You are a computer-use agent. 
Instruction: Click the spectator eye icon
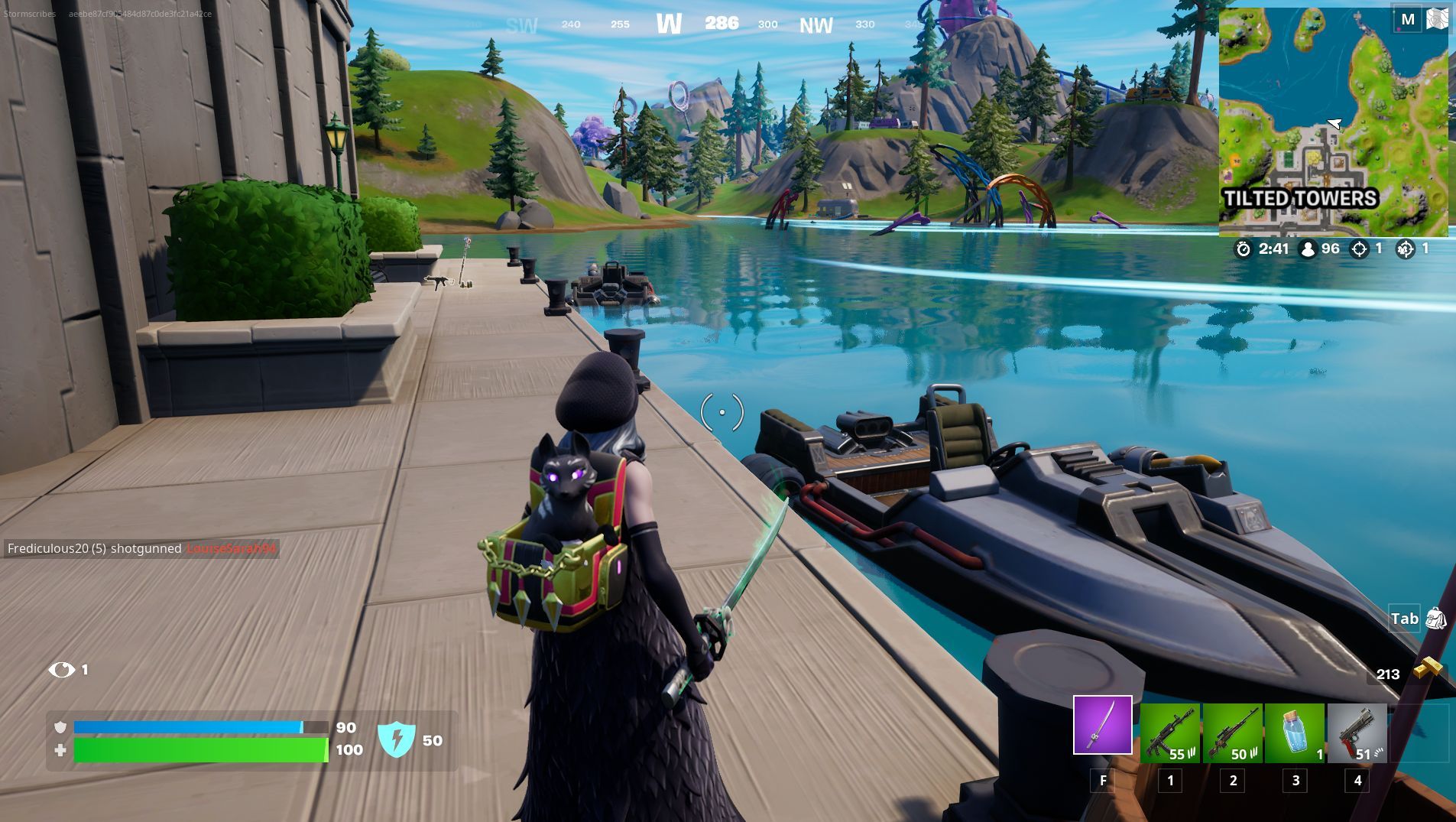point(60,670)
